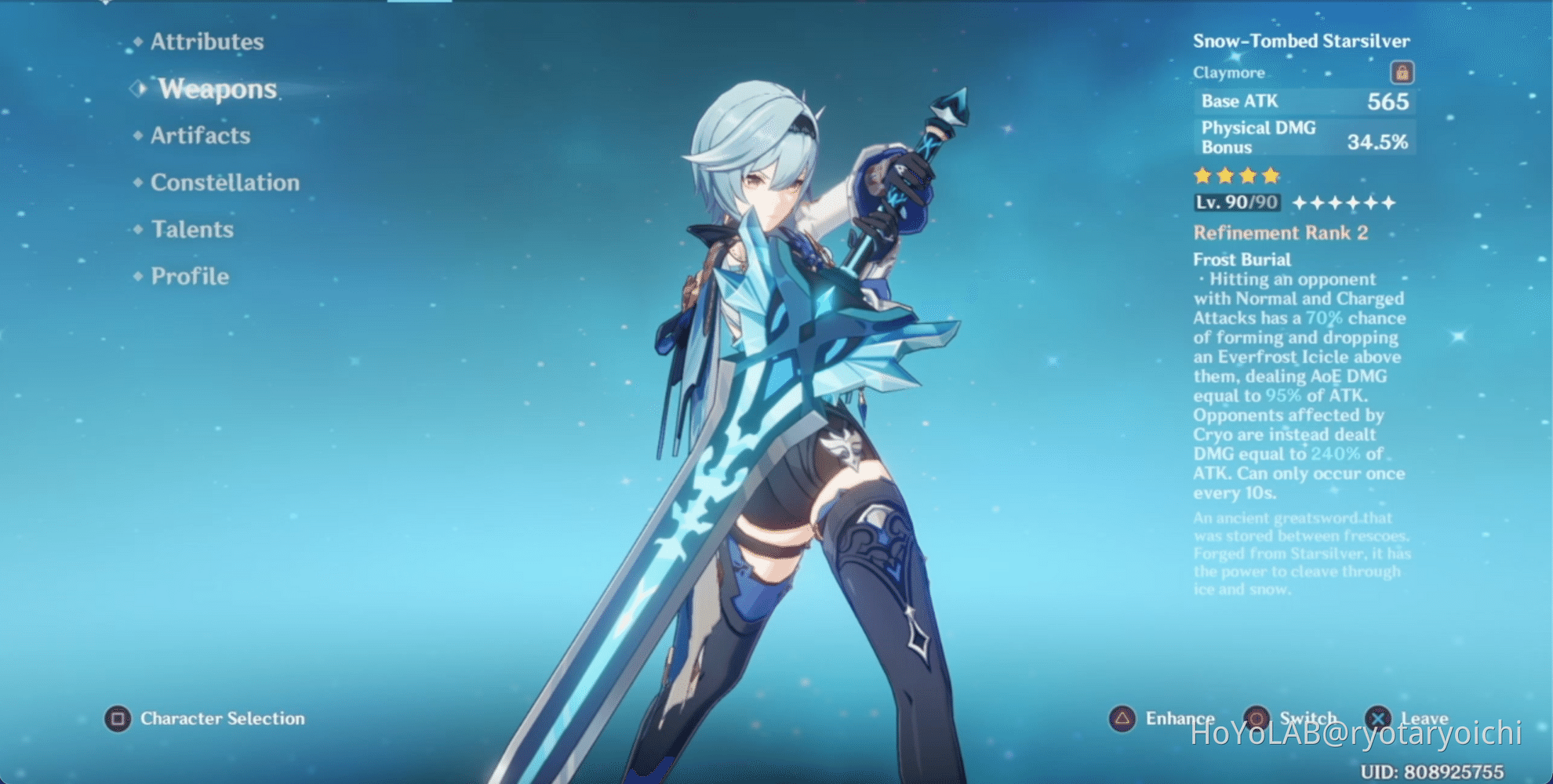Click the Enhance button
1553x784 pixels.
click(x=1179, y=717)
